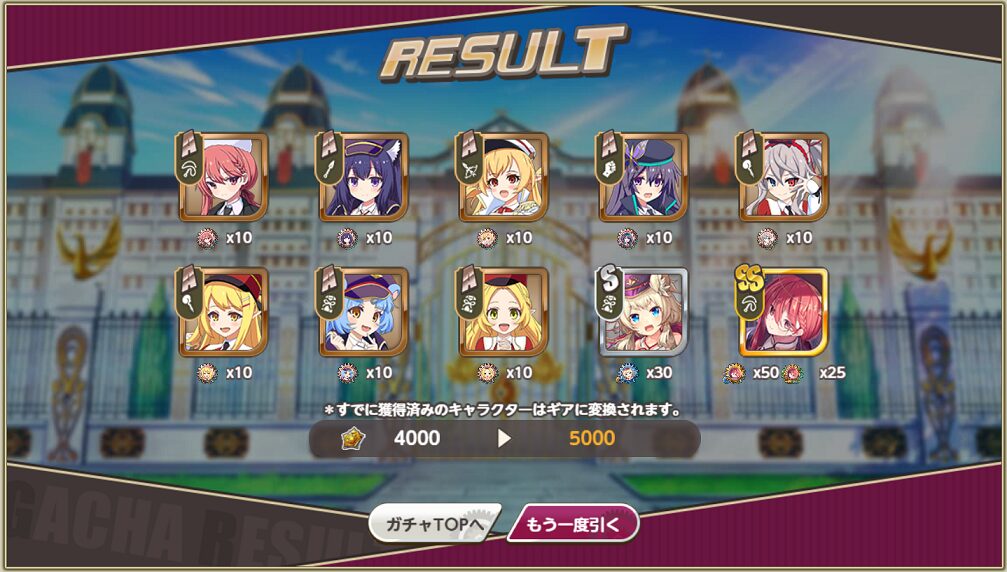Return to Gacha TOP
1007x572 pixels.
pyautogui.click(x=434, y=523)
